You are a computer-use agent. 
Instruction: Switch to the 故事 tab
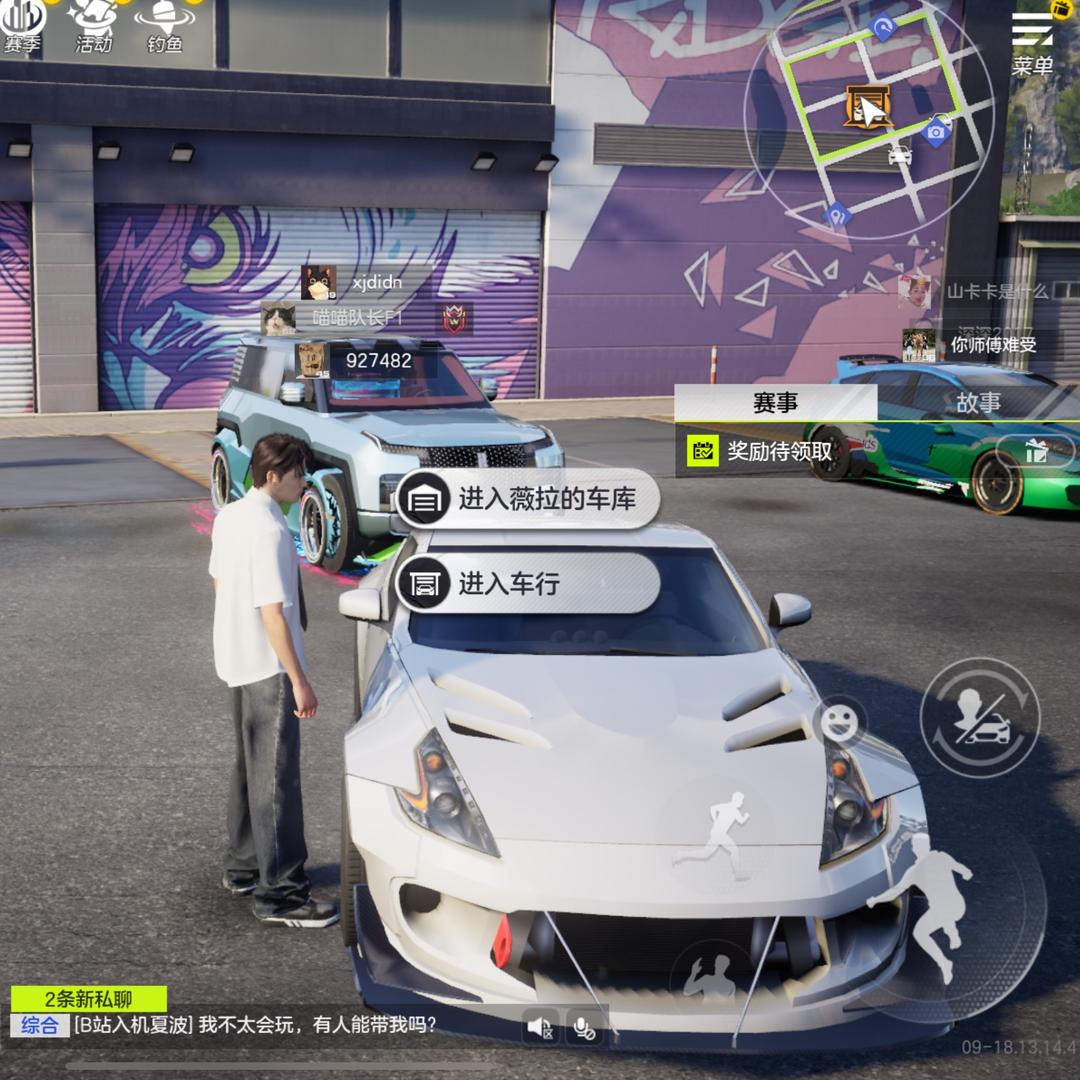(x=978, y=403)
